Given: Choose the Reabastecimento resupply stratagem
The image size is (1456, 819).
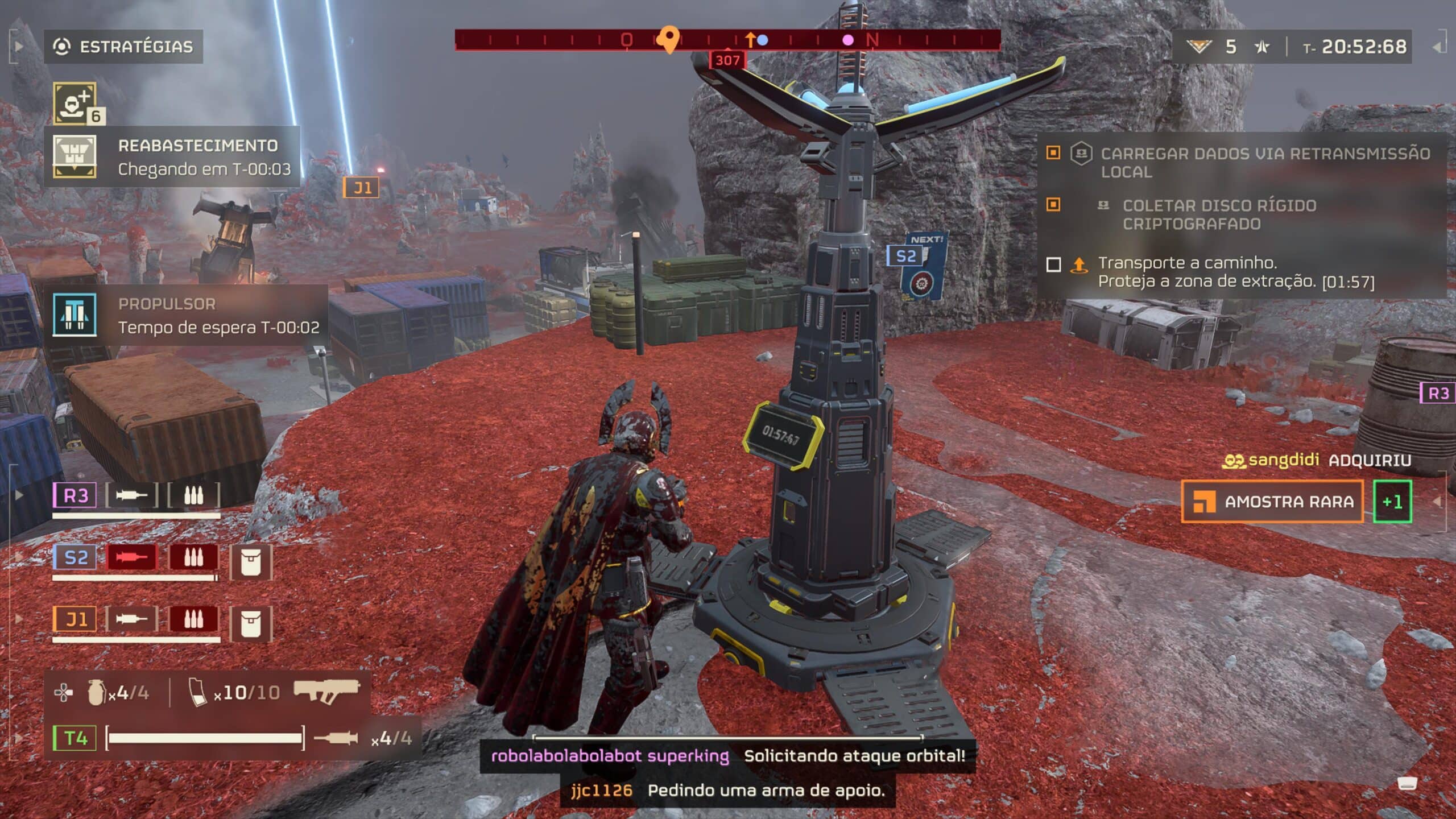Looking at the screenshot, I should tap(172, 157).
